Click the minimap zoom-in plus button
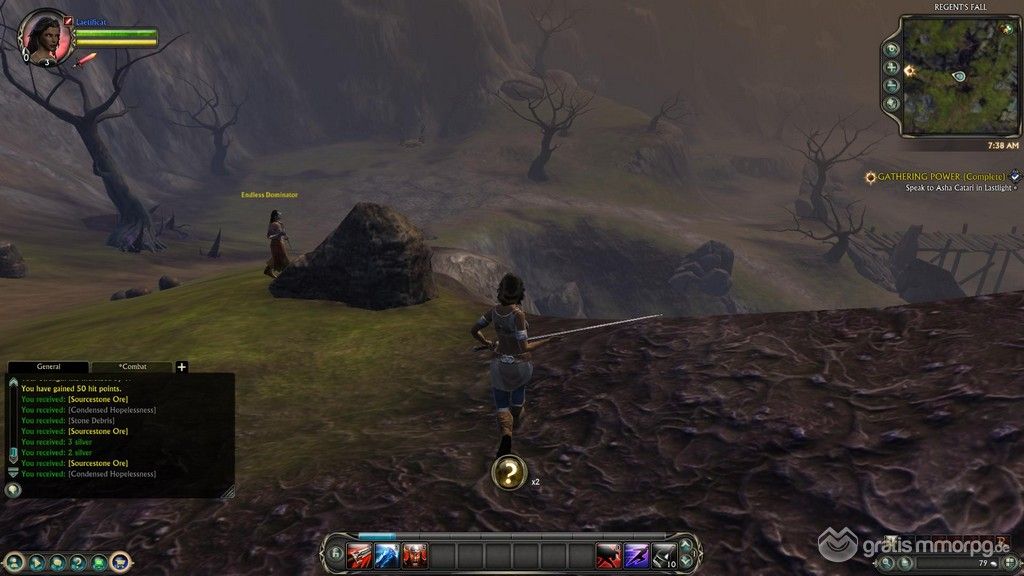 pos(891,67)
